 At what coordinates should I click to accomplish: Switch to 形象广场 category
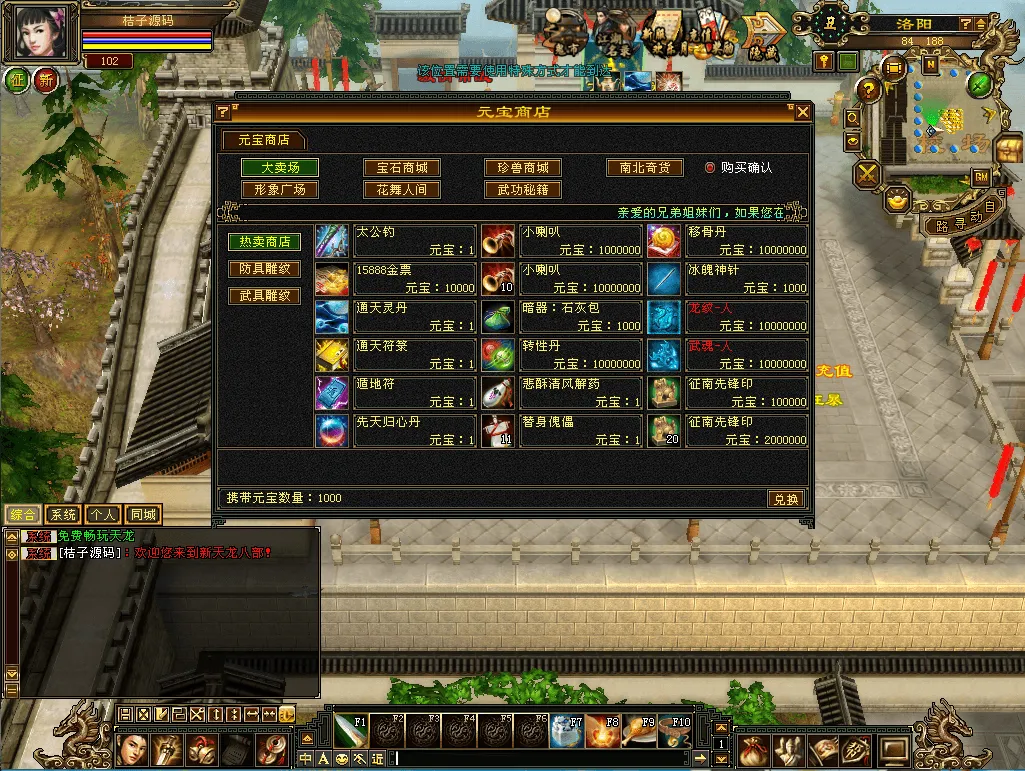point(280,190)
